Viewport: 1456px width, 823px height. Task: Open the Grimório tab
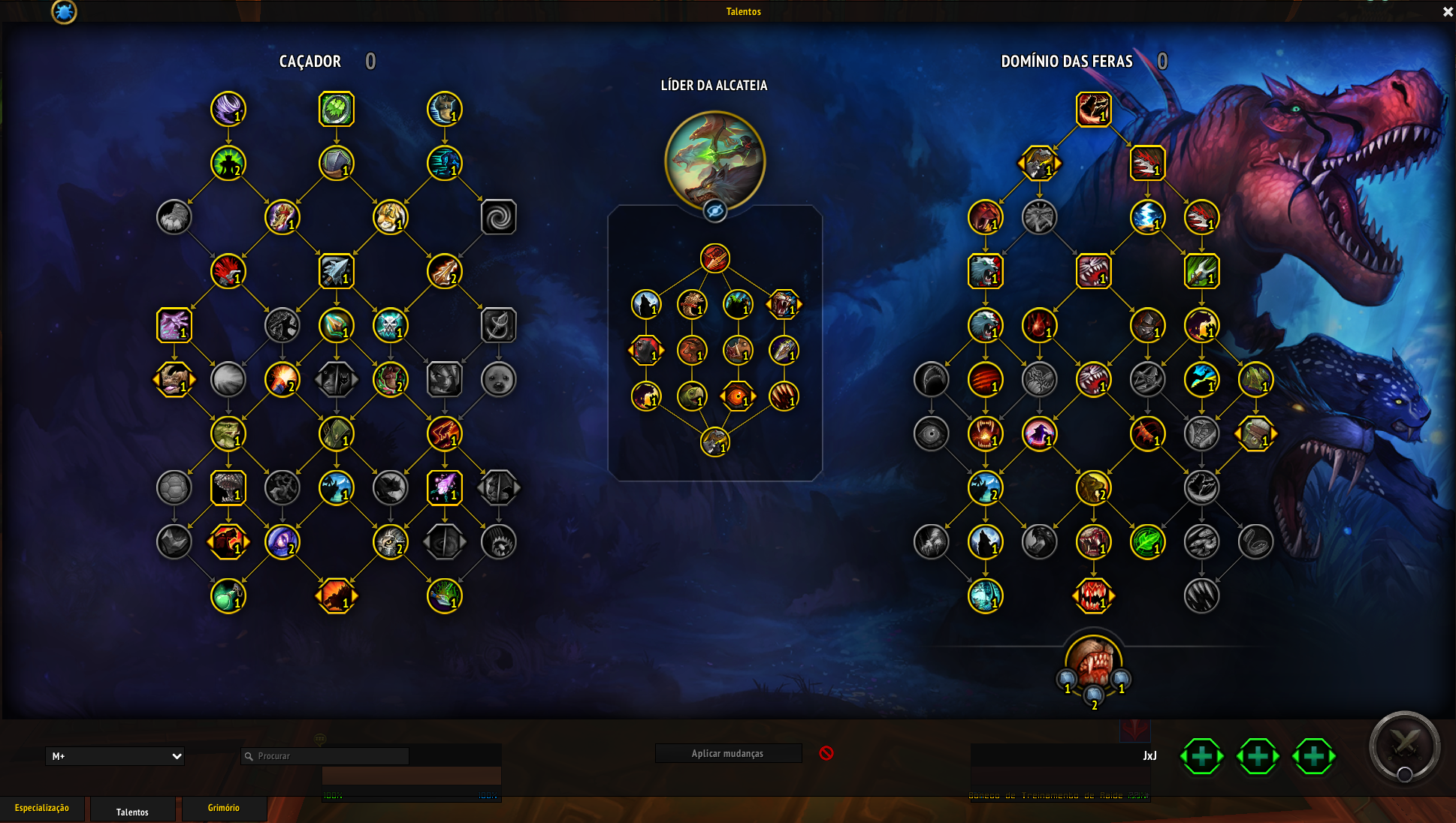[224, 808]
